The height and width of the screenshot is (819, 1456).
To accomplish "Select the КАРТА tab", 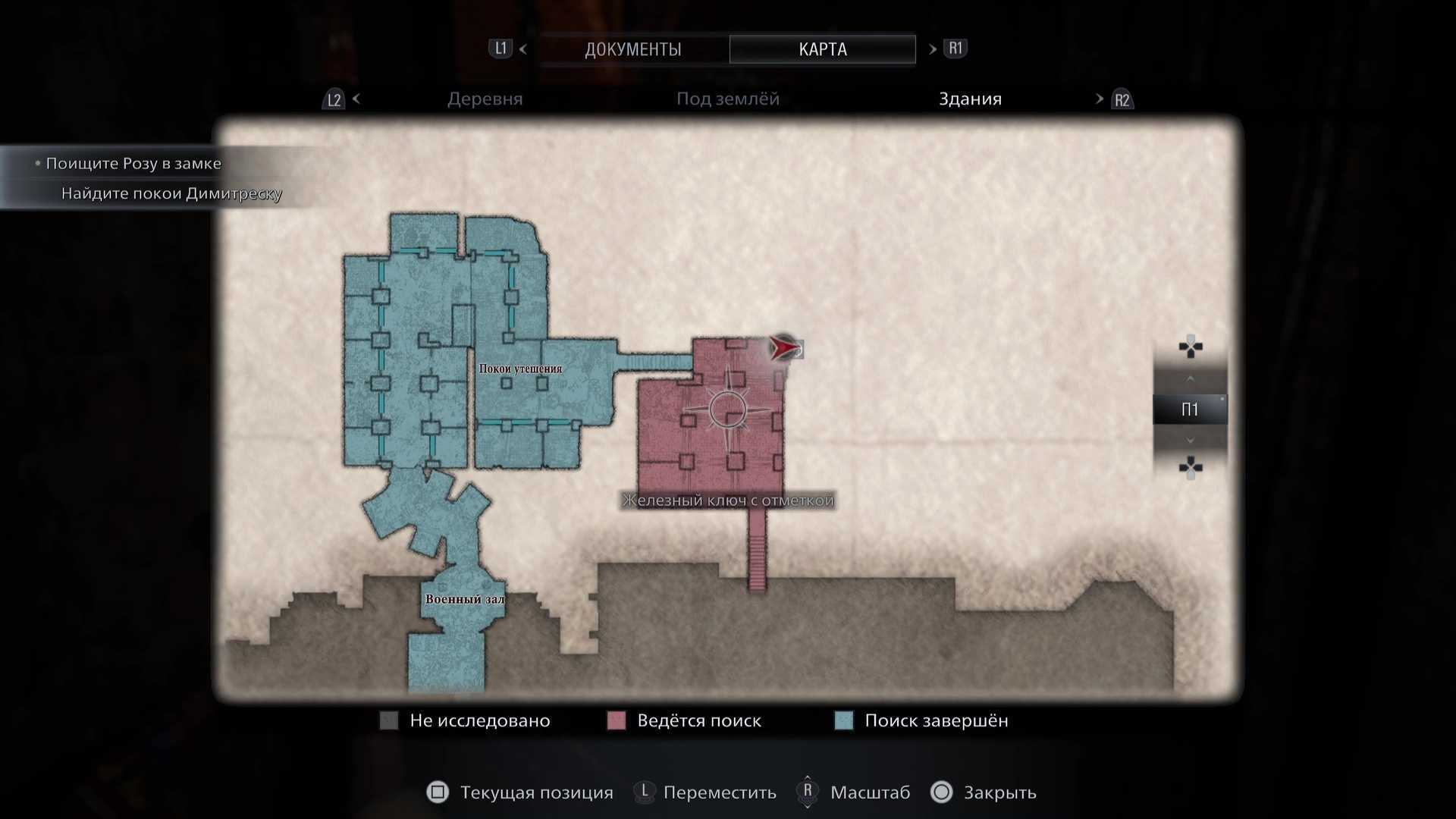I will pos(822,49).
